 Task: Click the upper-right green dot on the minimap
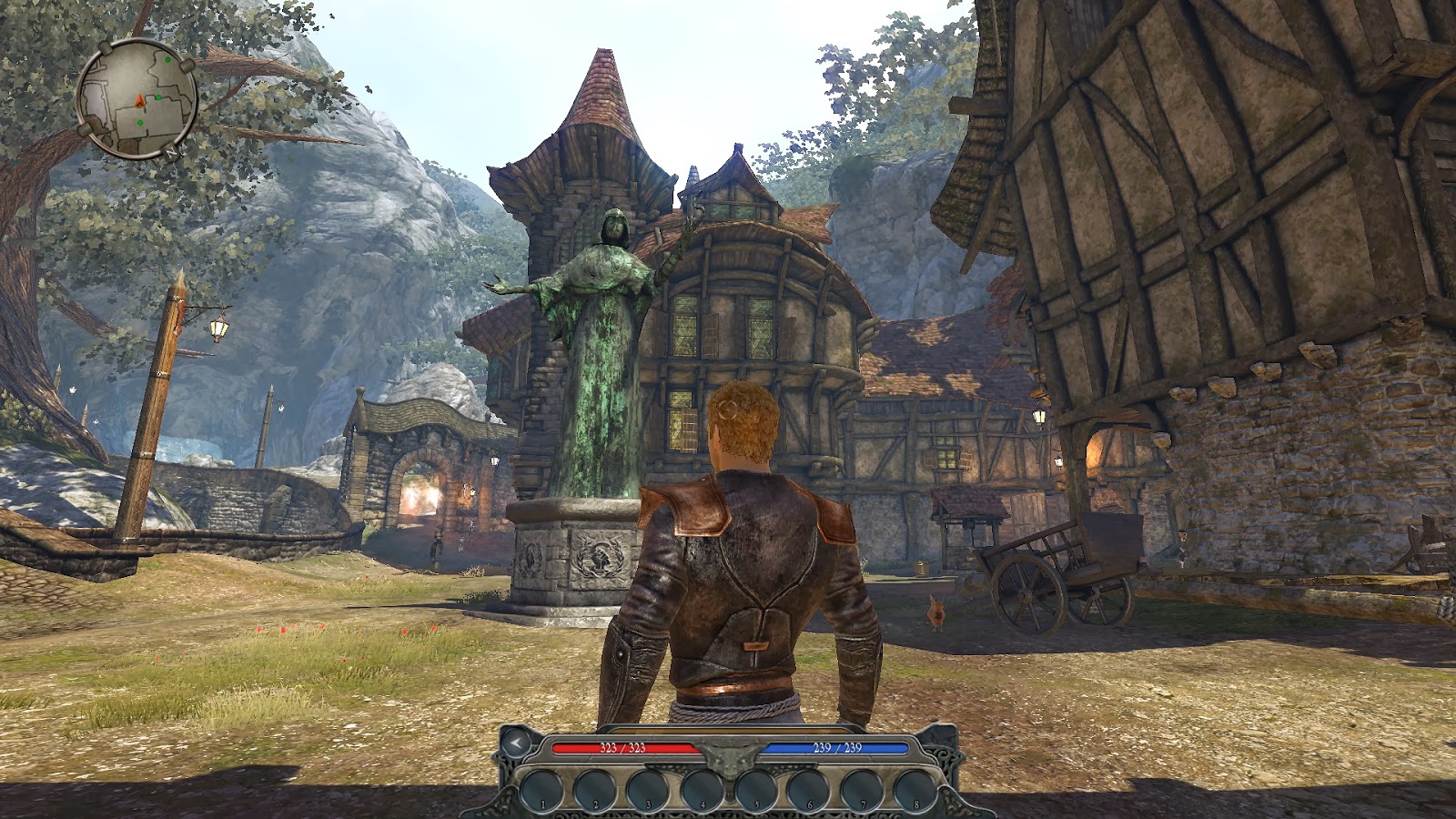[168, 59]
